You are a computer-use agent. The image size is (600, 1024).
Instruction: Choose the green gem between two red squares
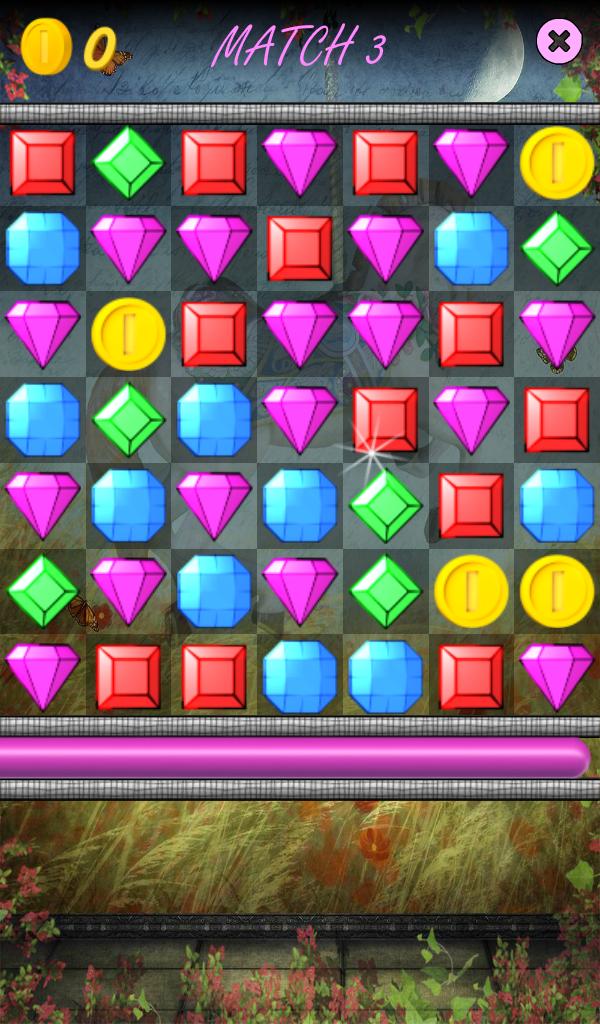click(128, 163)
